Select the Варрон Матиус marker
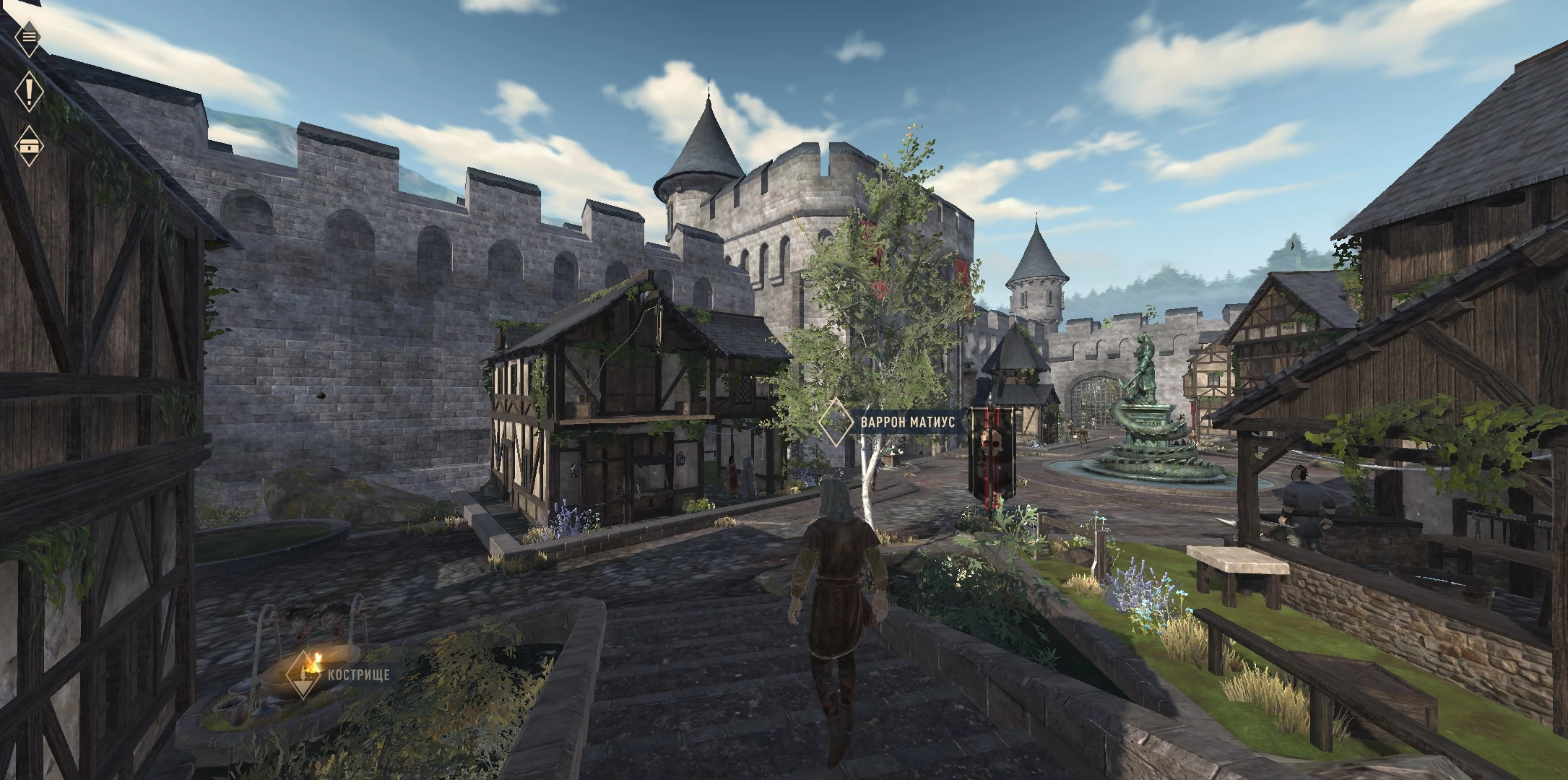1568x780 pixels. [x=836, y=422]
